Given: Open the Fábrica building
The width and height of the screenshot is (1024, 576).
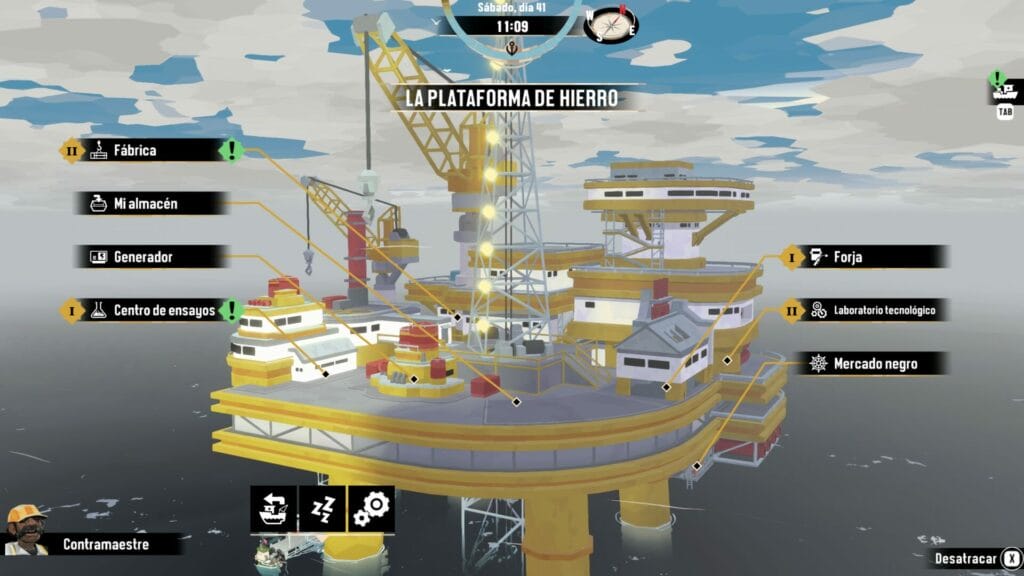Looking at the screenshot, I should coord(150,151).
